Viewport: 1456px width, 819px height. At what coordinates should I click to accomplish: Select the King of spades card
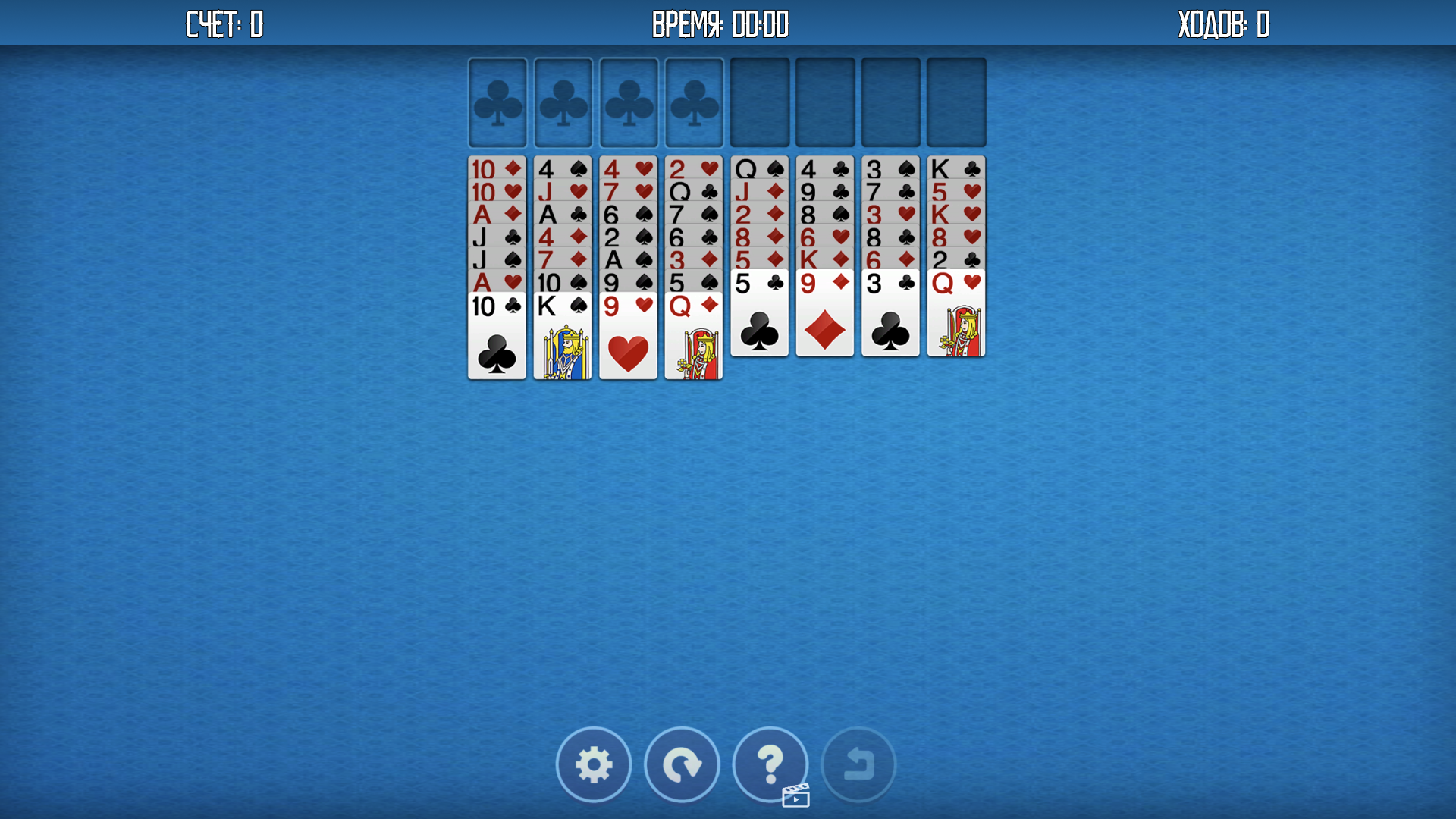click(562, 334)
